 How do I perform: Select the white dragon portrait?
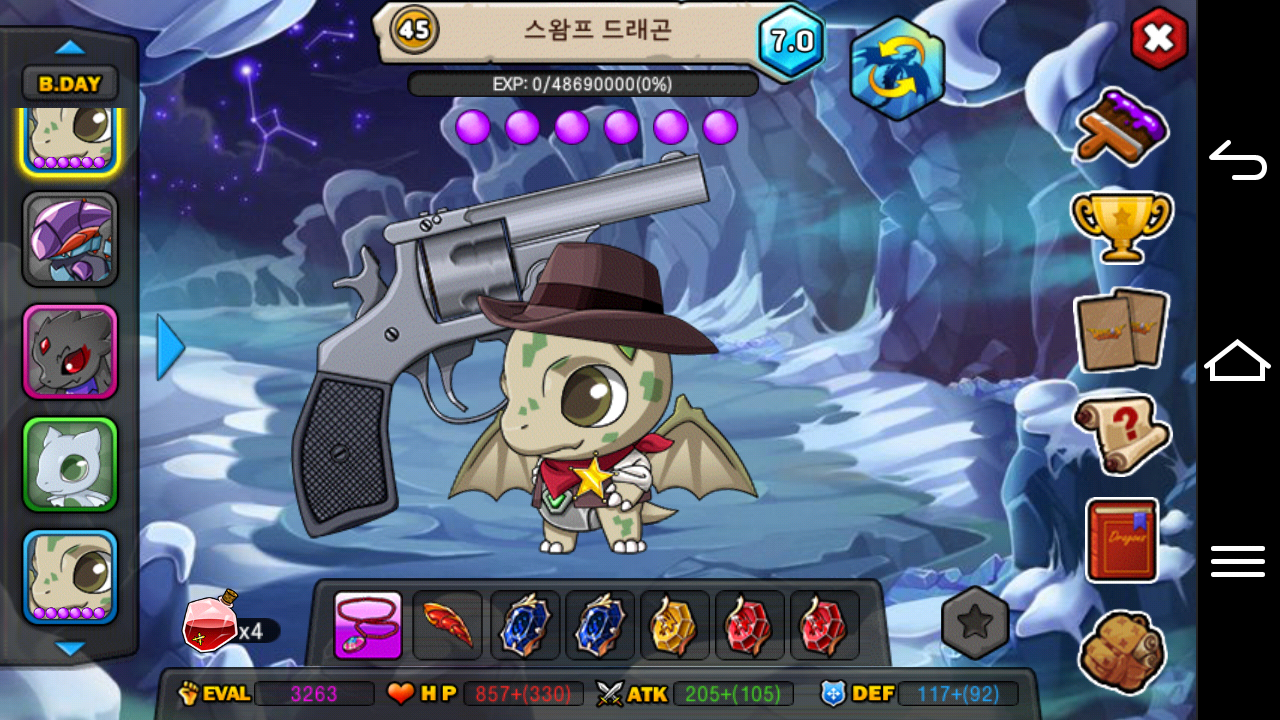click(70, 464)
